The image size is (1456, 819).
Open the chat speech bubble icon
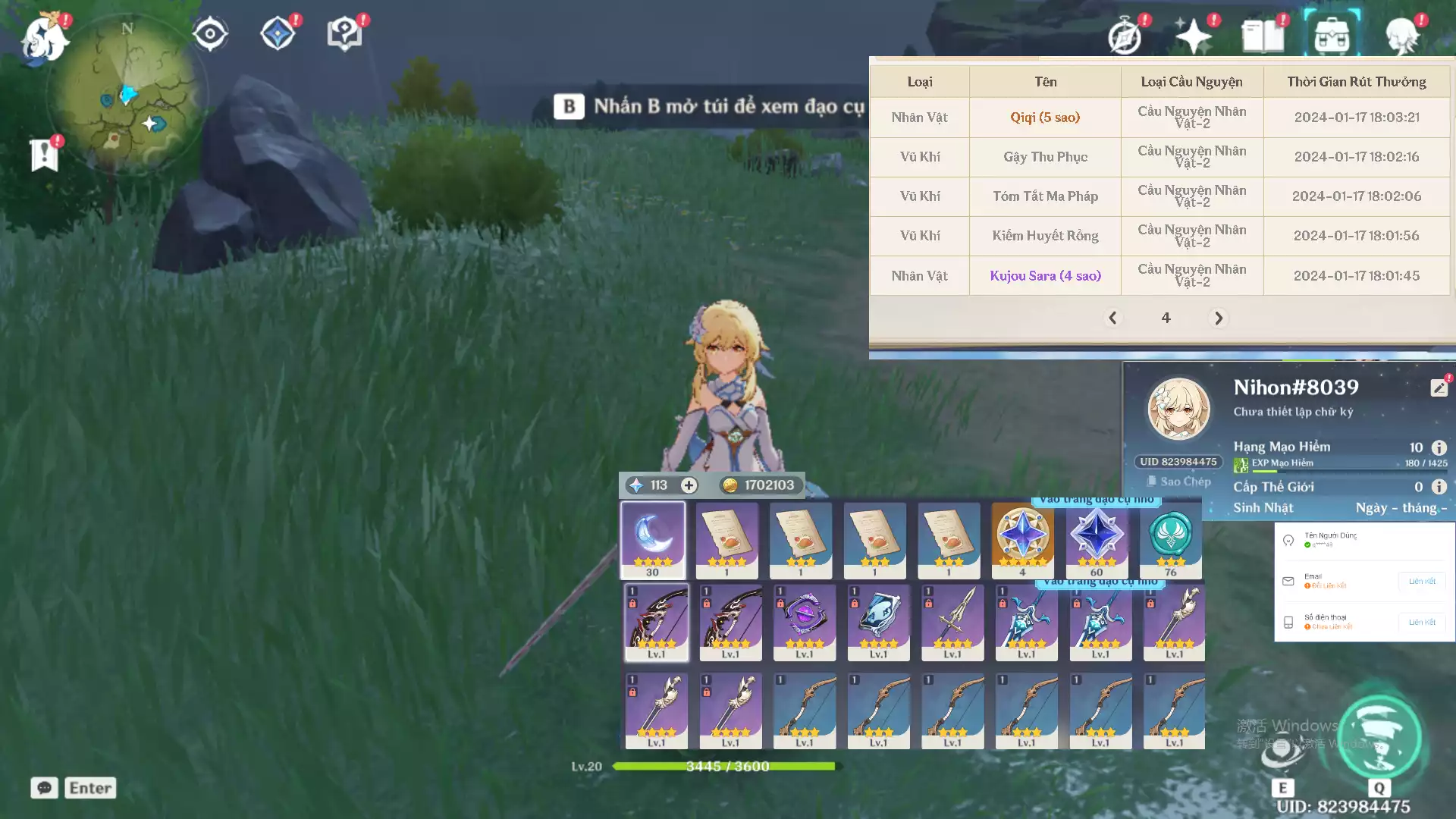click(x=45, y=788)
